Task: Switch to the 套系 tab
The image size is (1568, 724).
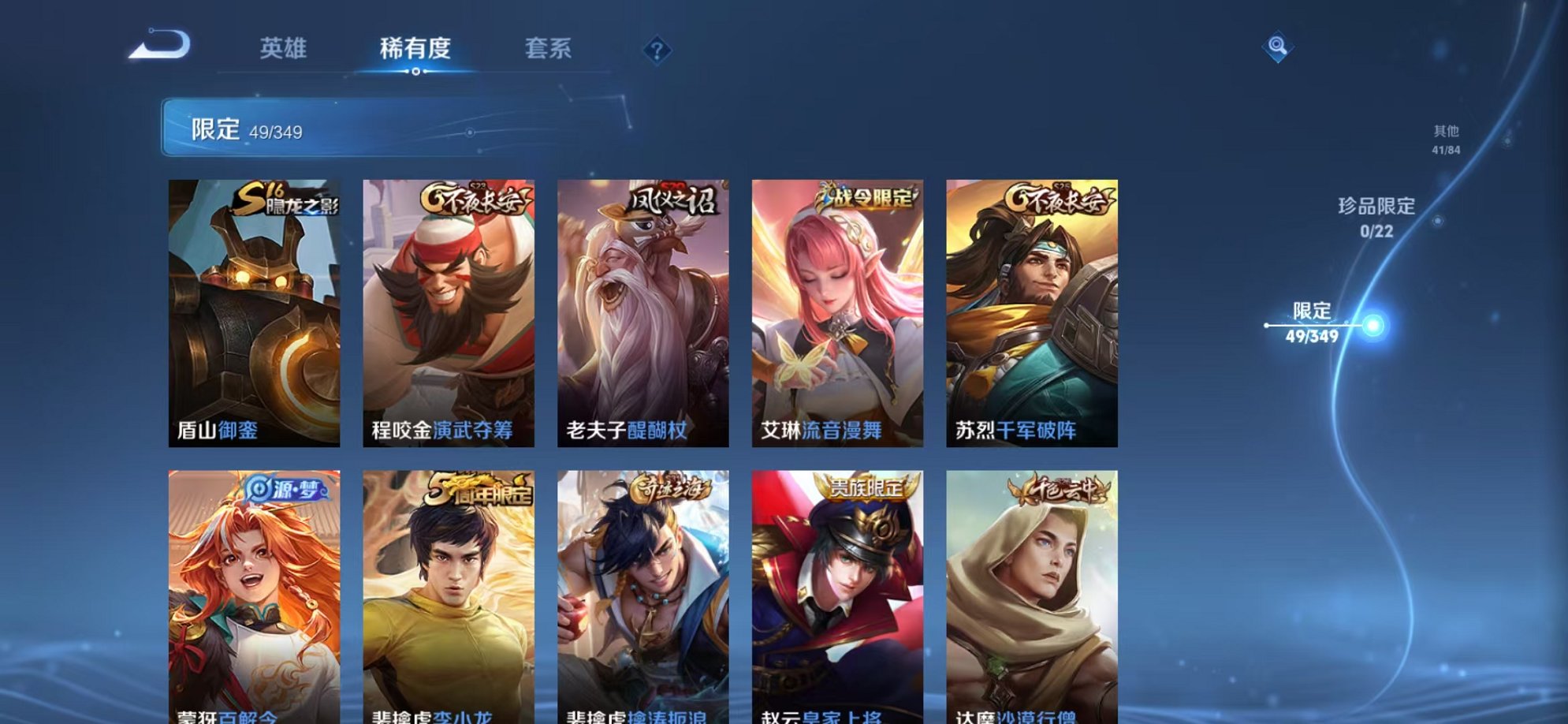Action: point(549,49)
